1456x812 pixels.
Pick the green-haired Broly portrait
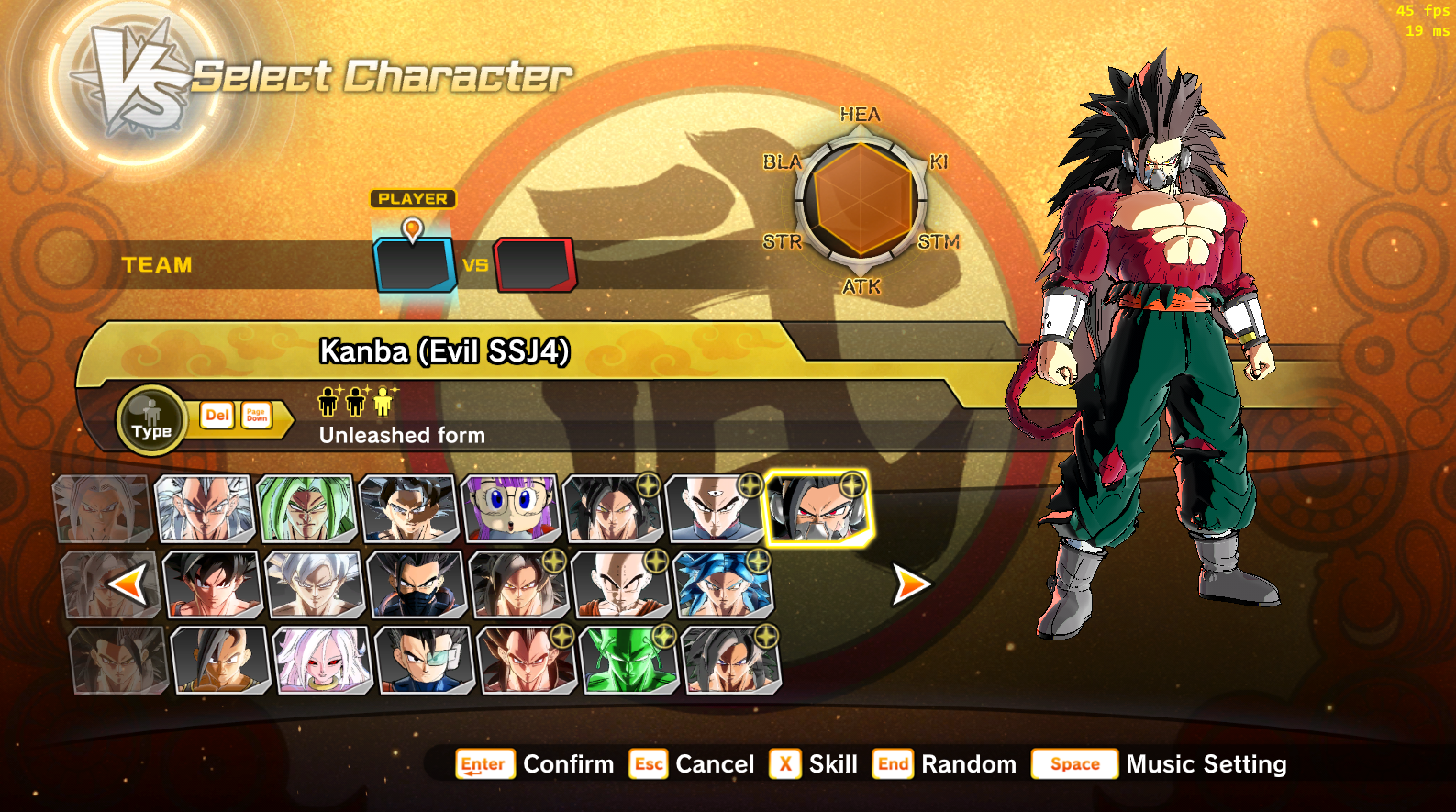[306, 507]
